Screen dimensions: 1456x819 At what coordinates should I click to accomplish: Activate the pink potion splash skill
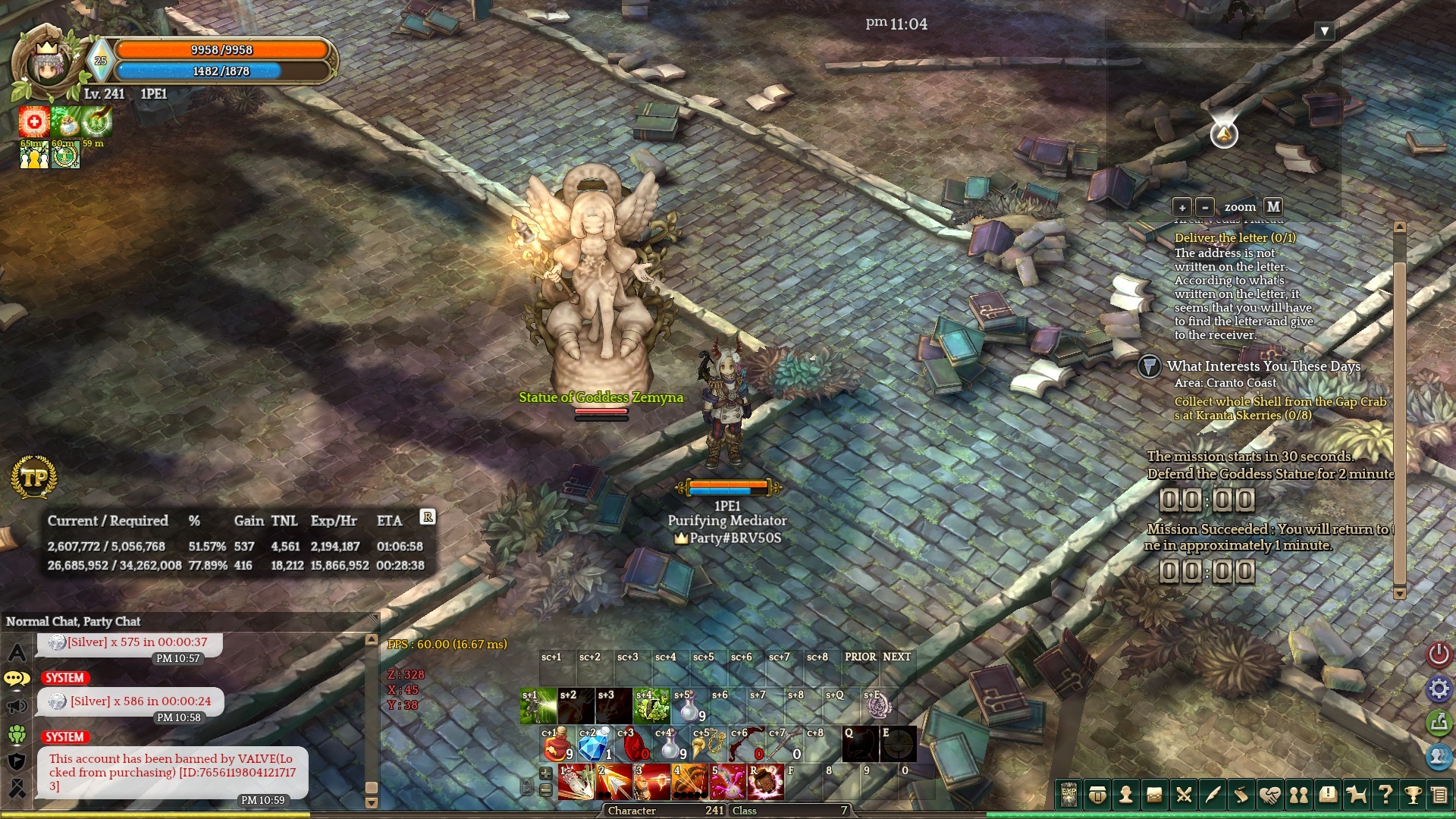[x=727, y=783]
